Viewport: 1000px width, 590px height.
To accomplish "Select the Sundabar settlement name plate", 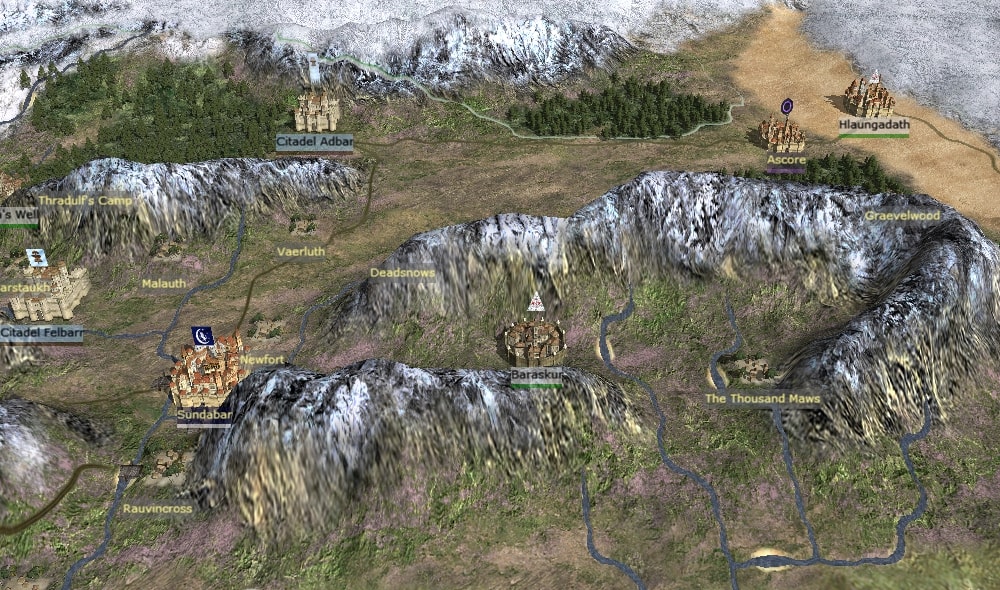I will pyautogui.click(x=204, y=414).
